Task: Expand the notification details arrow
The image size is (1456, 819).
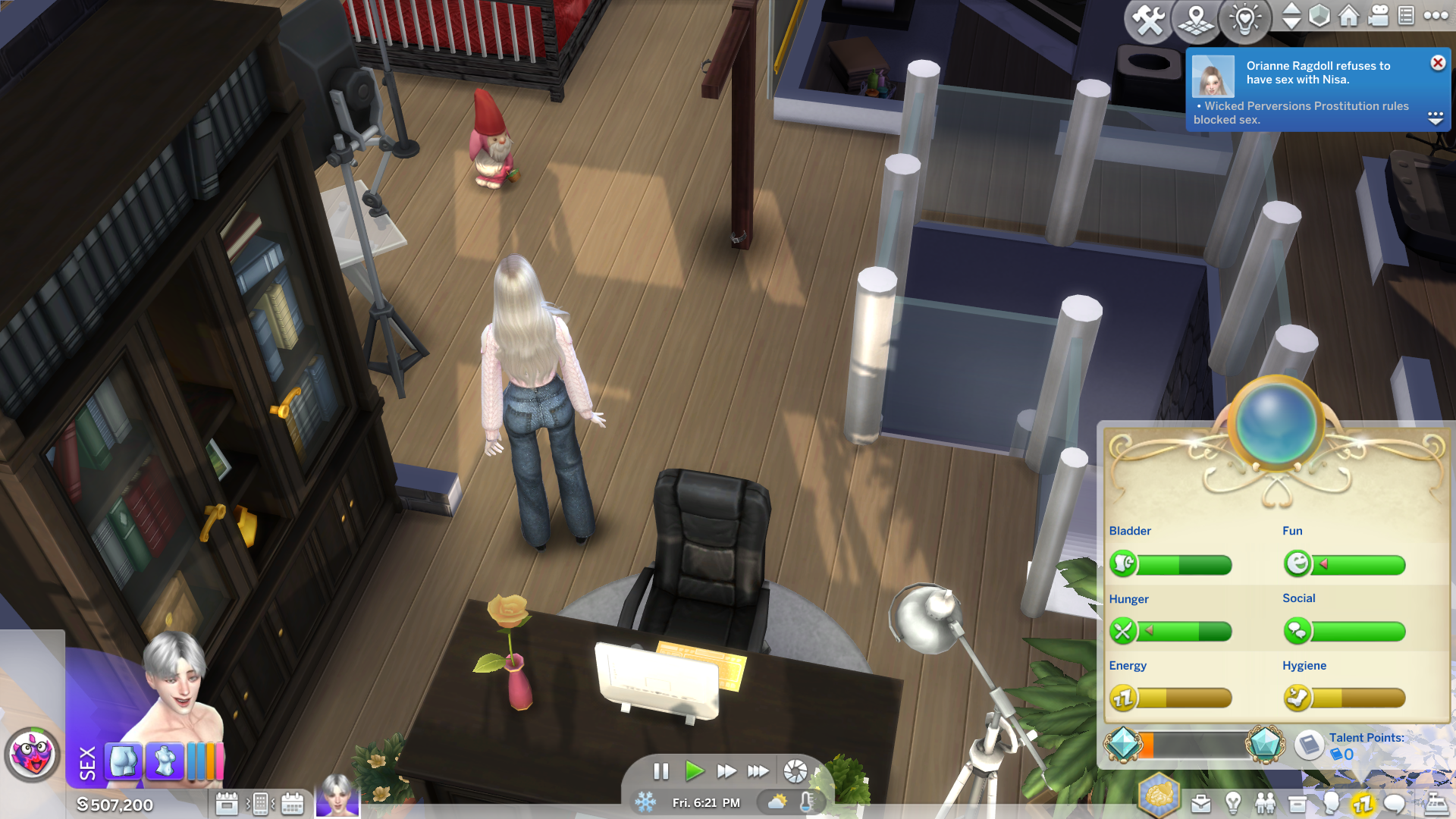Action: 1435,118
